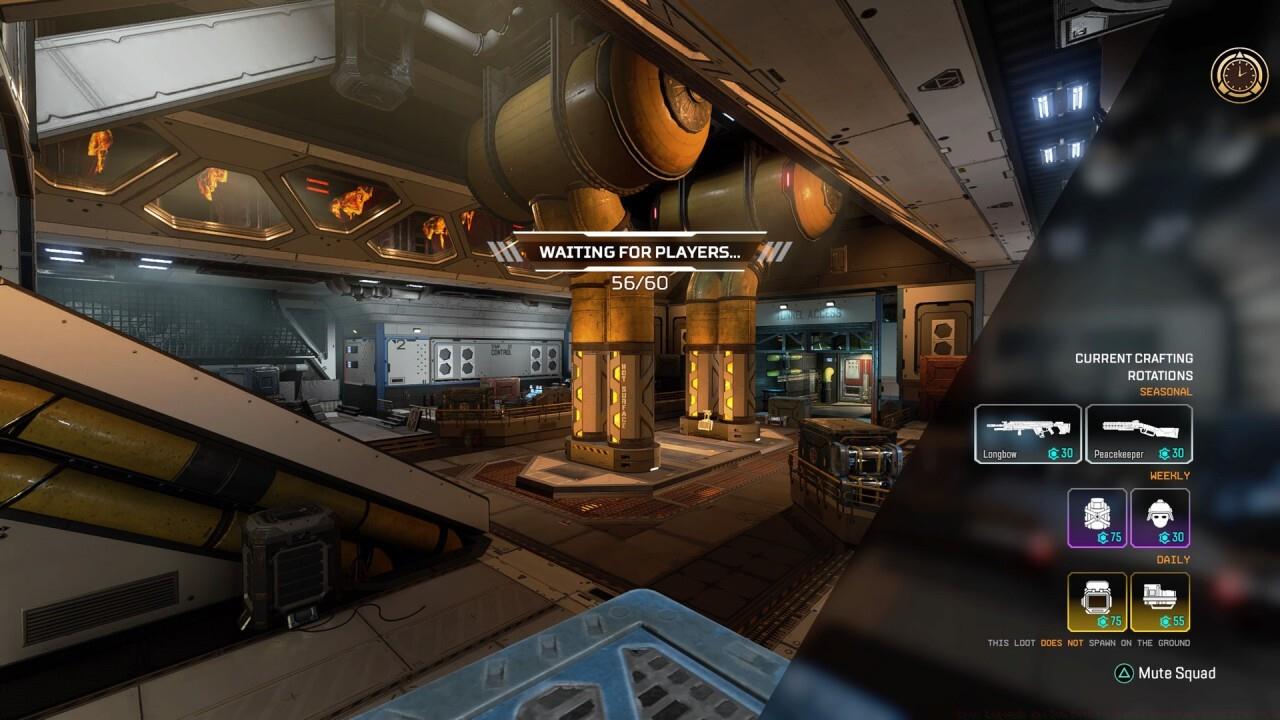Click the round clock icon
Image resolution: width=1280 pixels, height=720 pixels.
click(x=1239, y=74)
